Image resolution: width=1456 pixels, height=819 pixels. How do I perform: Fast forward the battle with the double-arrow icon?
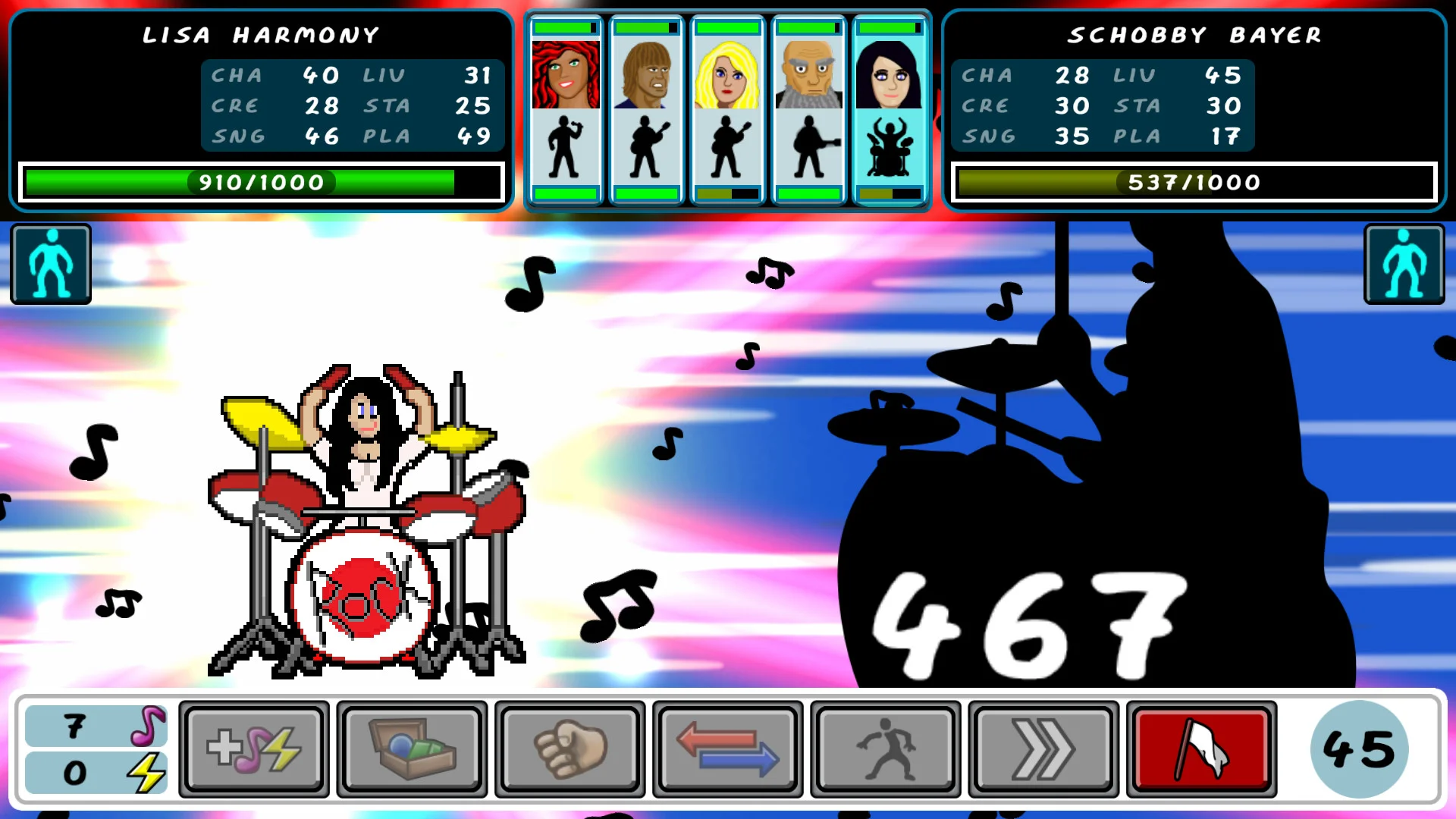pyautogui.click(x=1043, y=748)
